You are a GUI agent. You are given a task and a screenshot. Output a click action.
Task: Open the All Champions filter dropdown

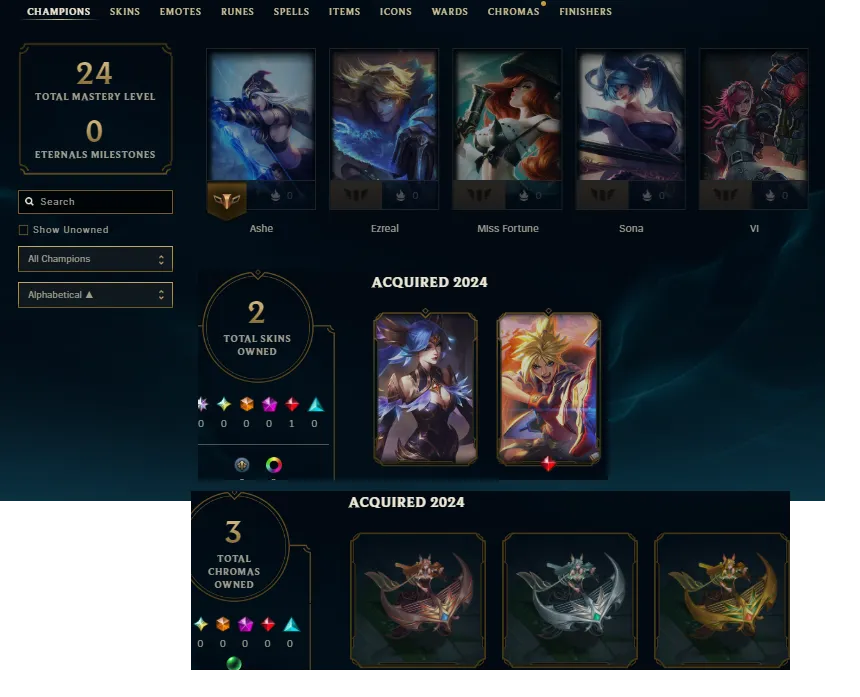[x=95, y=259]
